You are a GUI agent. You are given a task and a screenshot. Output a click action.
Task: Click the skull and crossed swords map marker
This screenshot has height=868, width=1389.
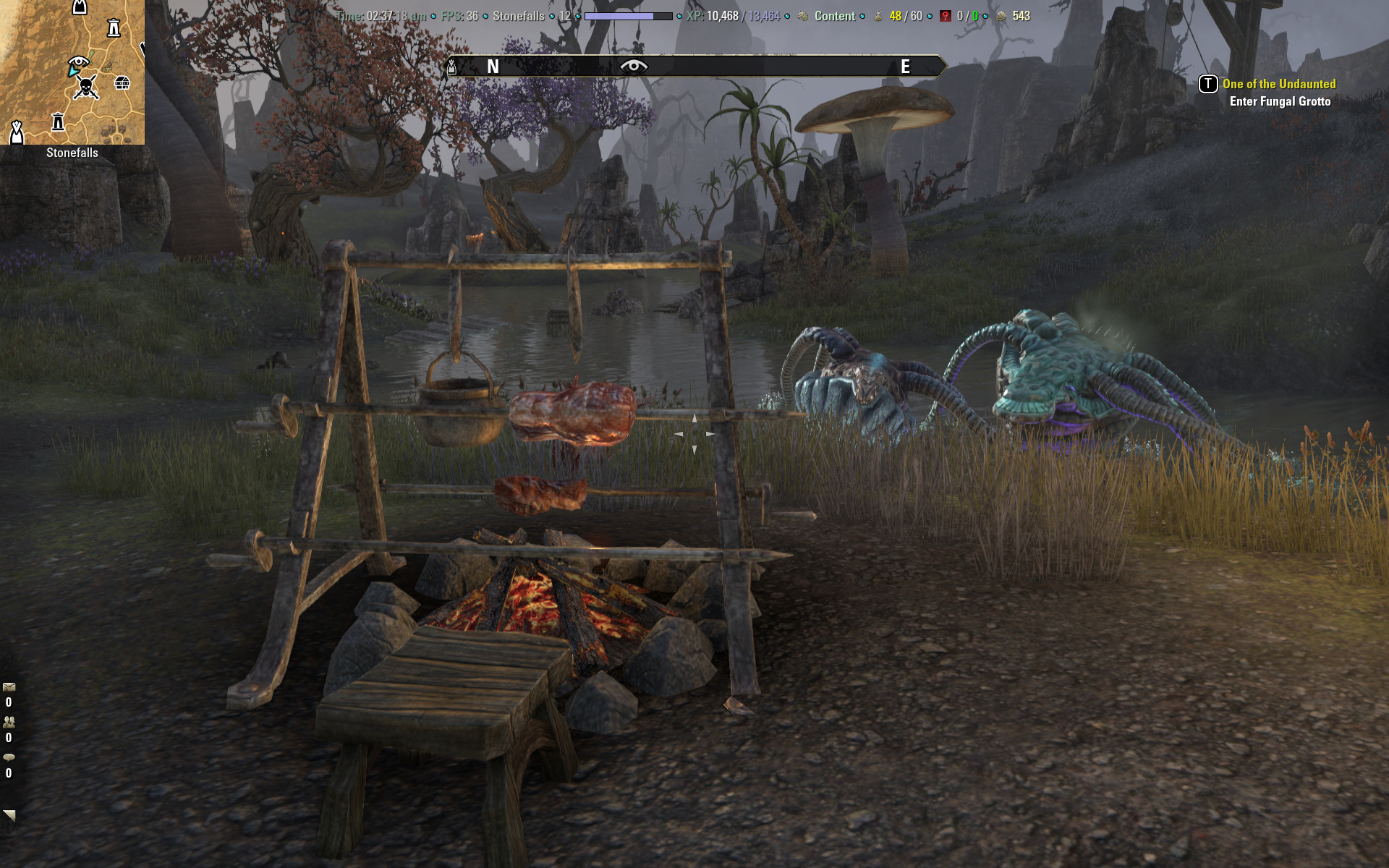[86, 88]
